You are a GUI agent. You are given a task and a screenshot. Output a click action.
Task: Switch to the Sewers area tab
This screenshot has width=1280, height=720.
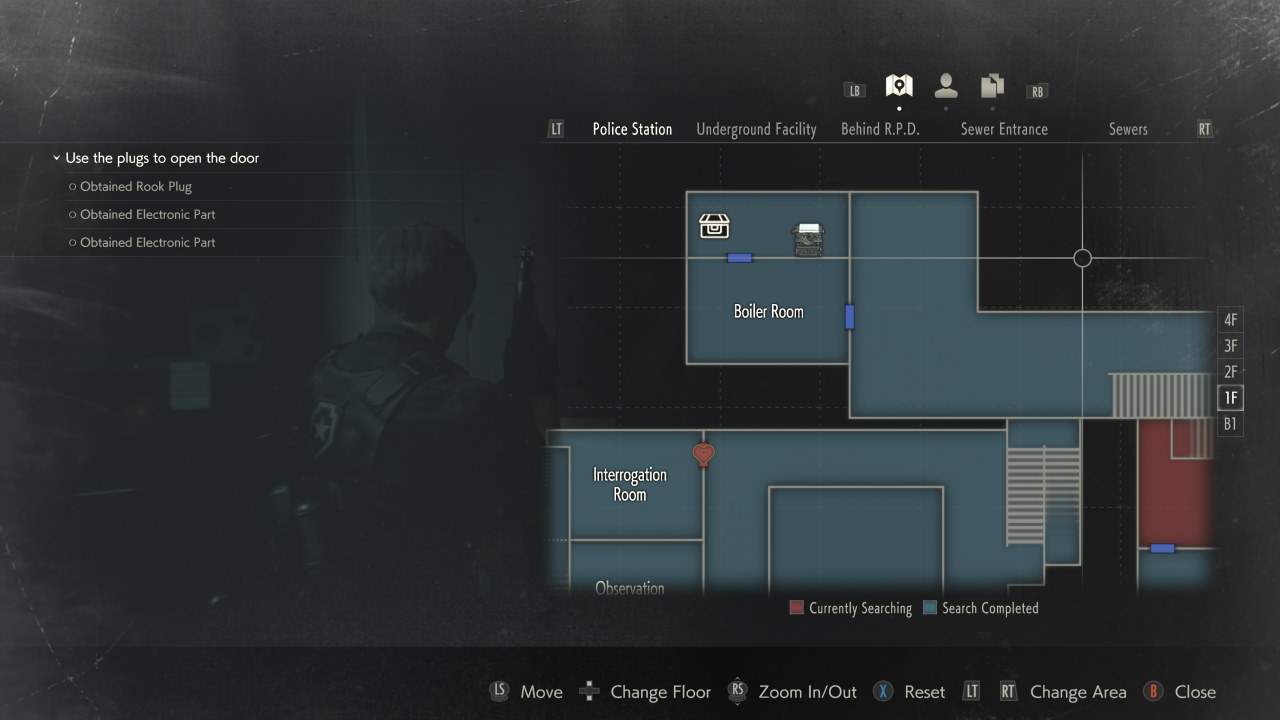1128,129
